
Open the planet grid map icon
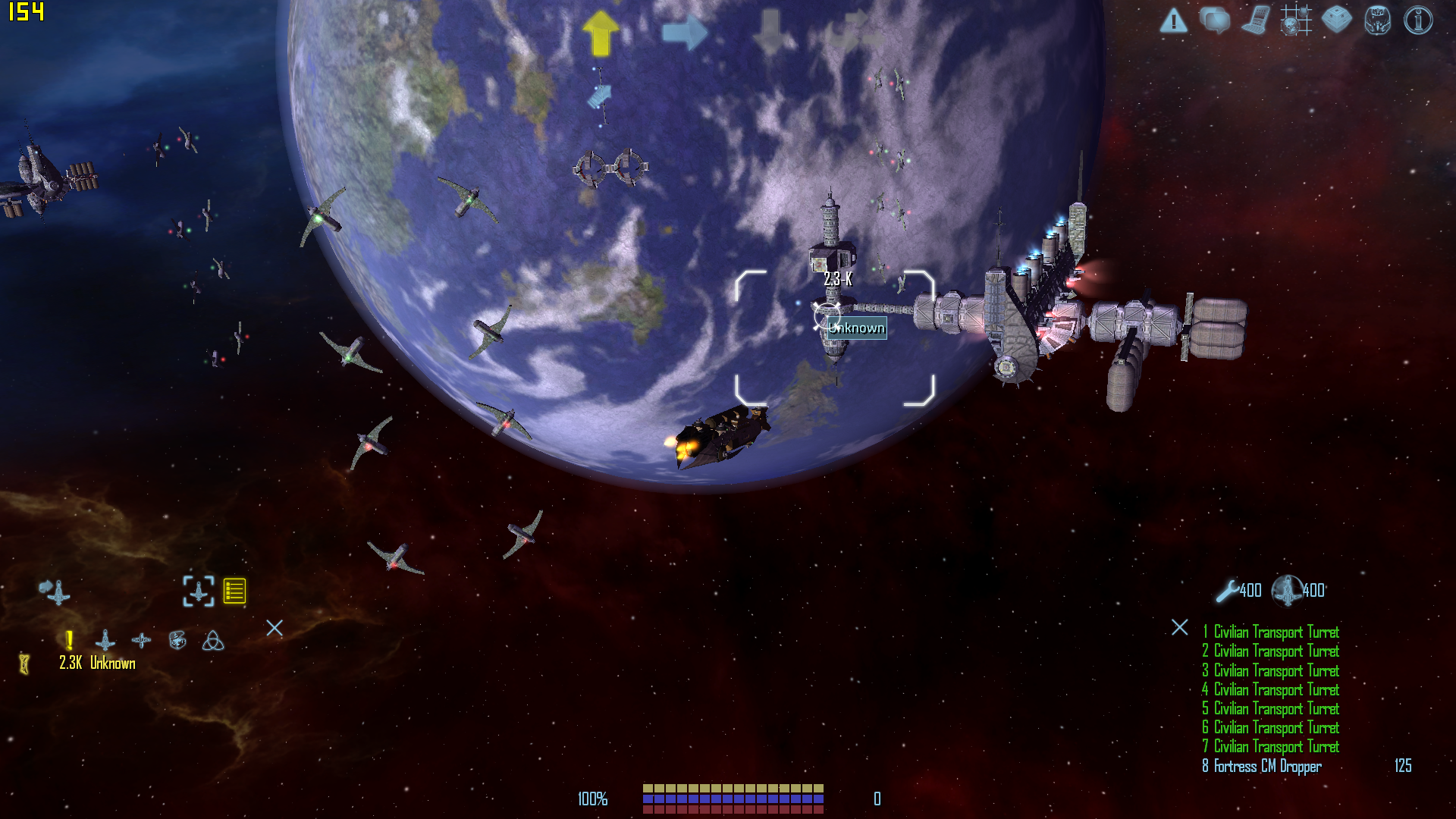tap(1296, 20)
